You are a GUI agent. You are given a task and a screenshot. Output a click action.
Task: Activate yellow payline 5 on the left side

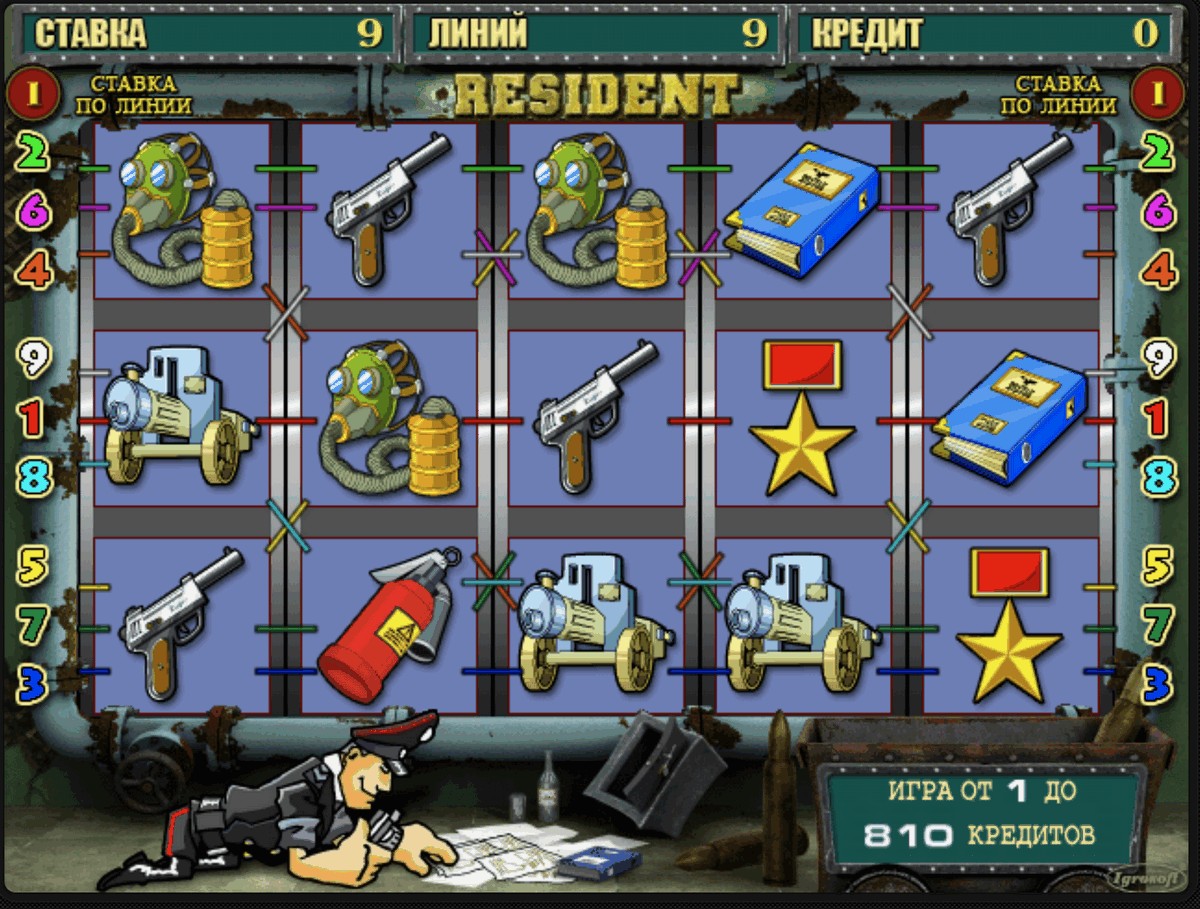(x=35, y=566)
